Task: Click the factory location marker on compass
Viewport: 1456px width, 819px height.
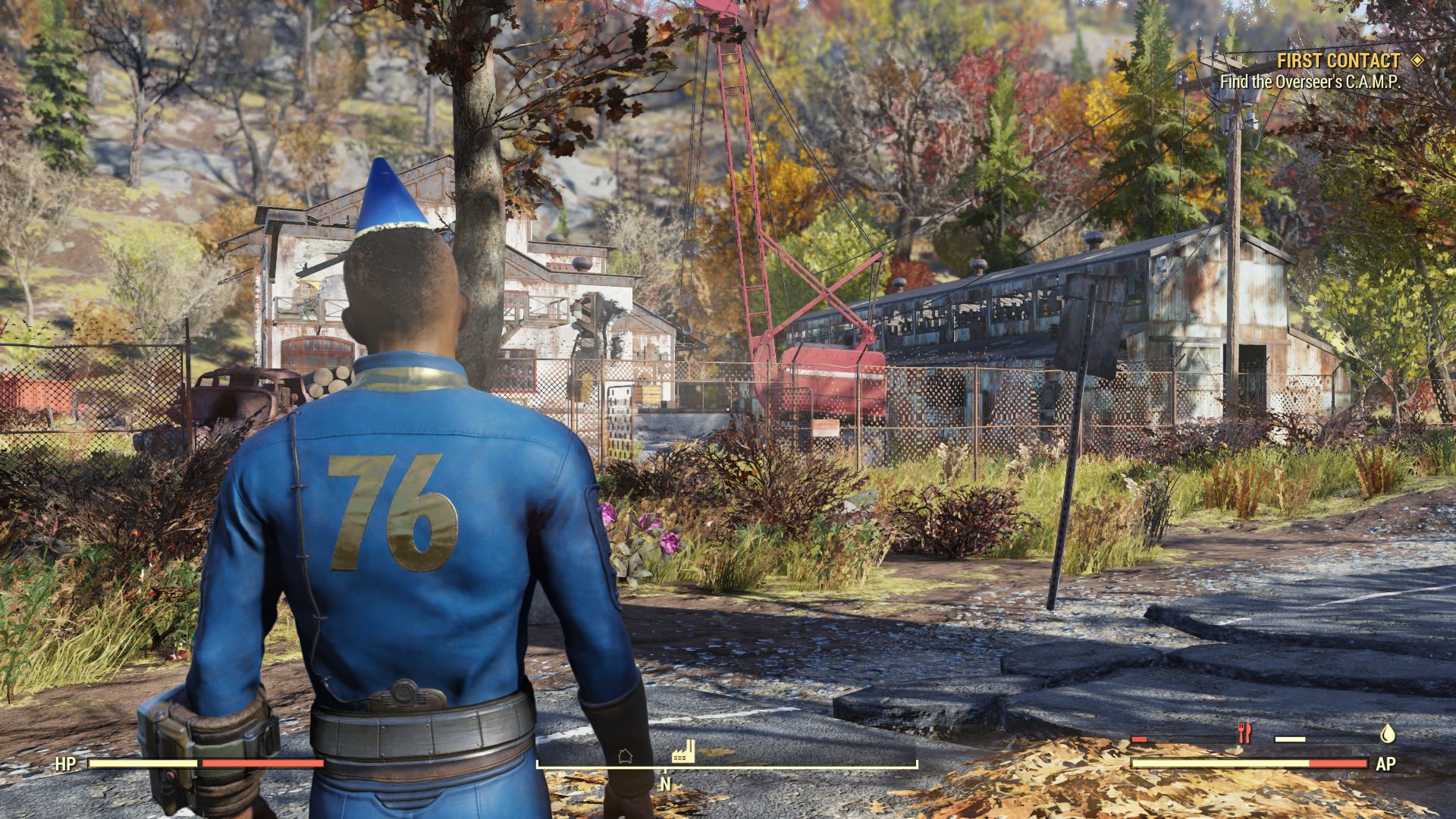Action: click(683, 752)
